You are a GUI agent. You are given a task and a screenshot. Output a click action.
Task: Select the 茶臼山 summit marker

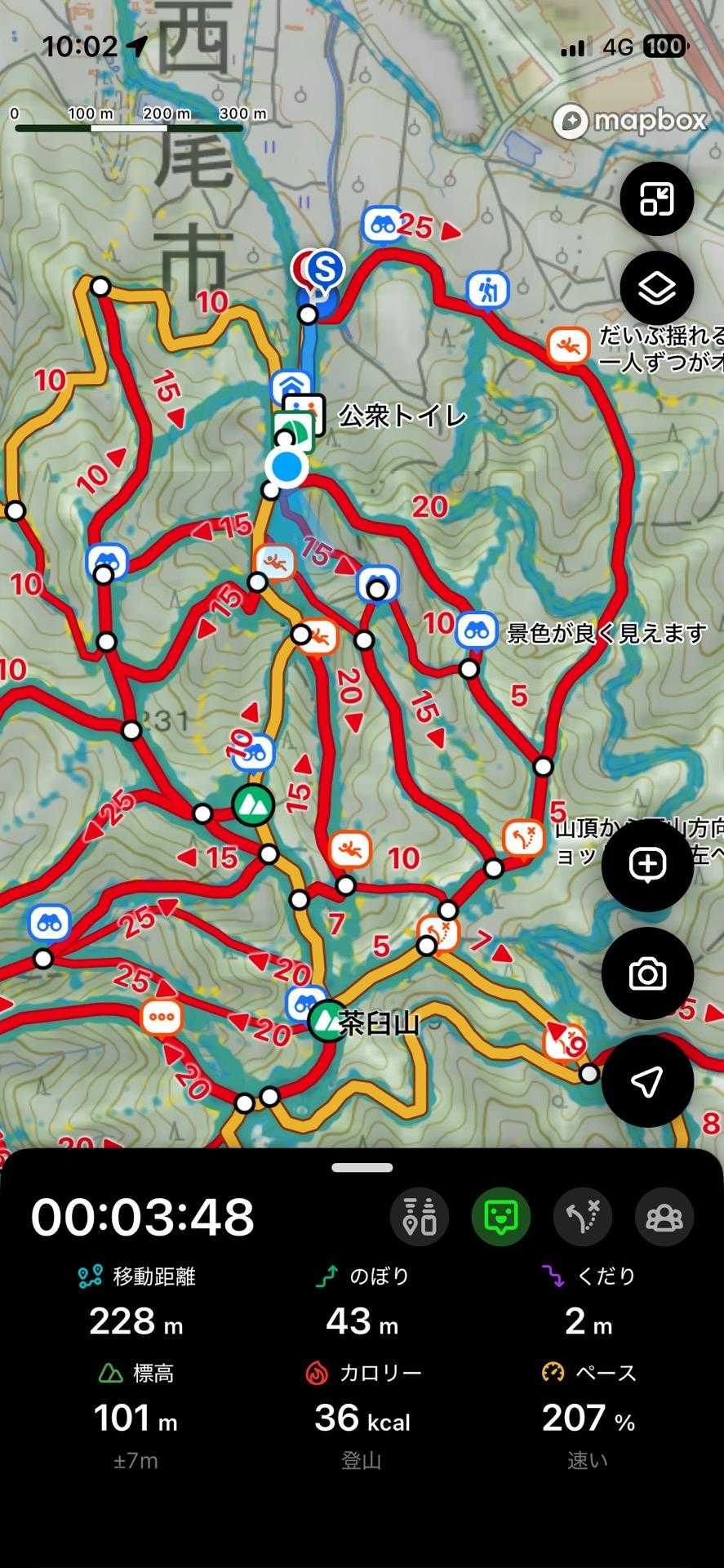[328, 1021]
